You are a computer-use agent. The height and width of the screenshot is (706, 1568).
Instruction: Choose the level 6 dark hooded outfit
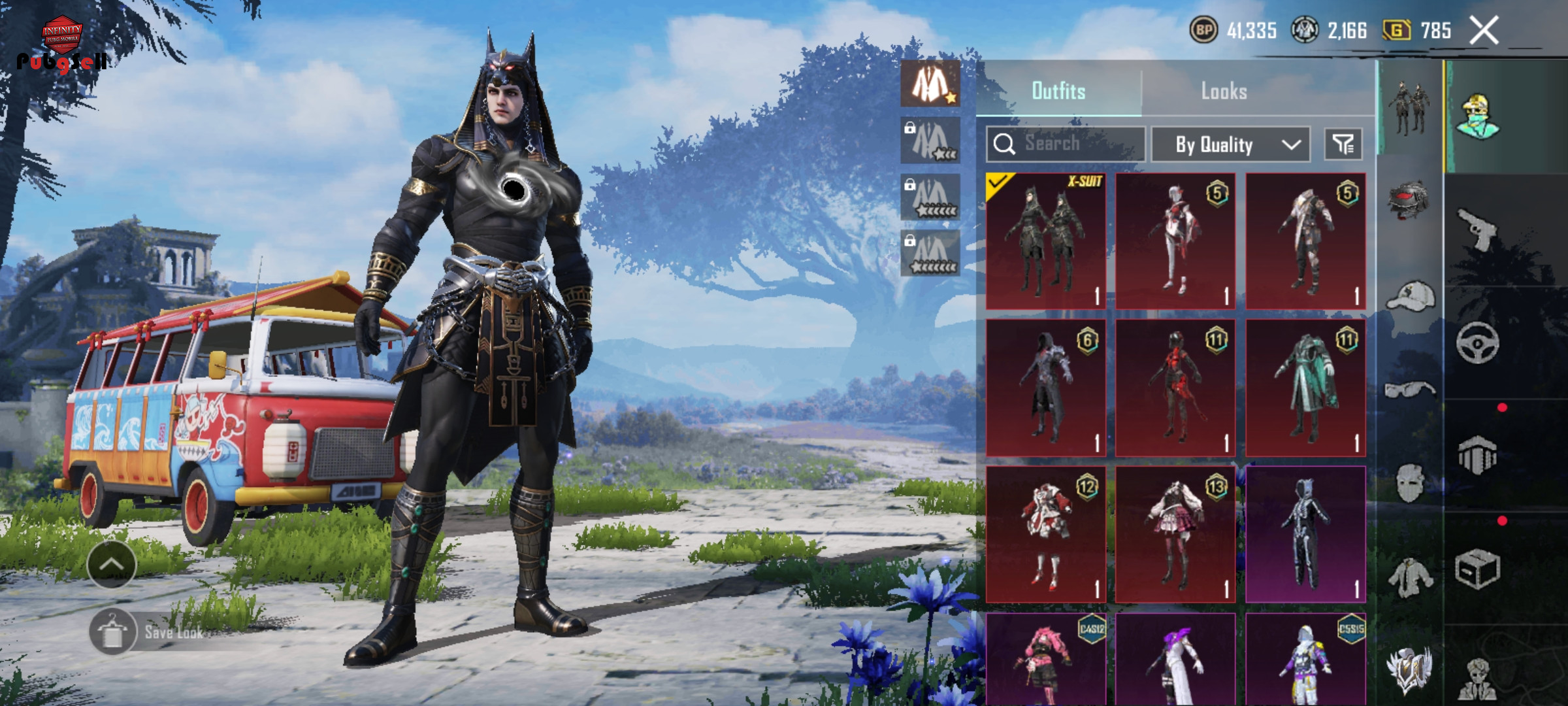pos(1045,388)
